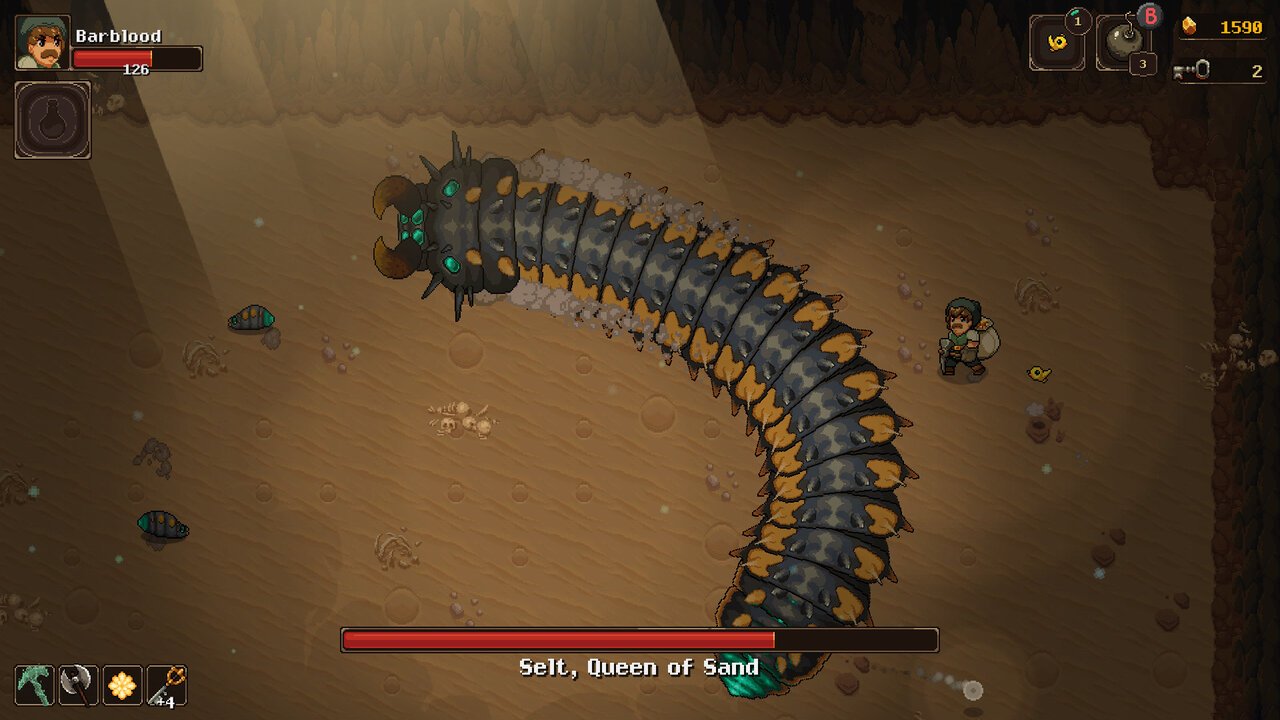Select the golden key relic icon
Image resolution: width=1280 pixels, height=720 pixels.
pos(166,685)
